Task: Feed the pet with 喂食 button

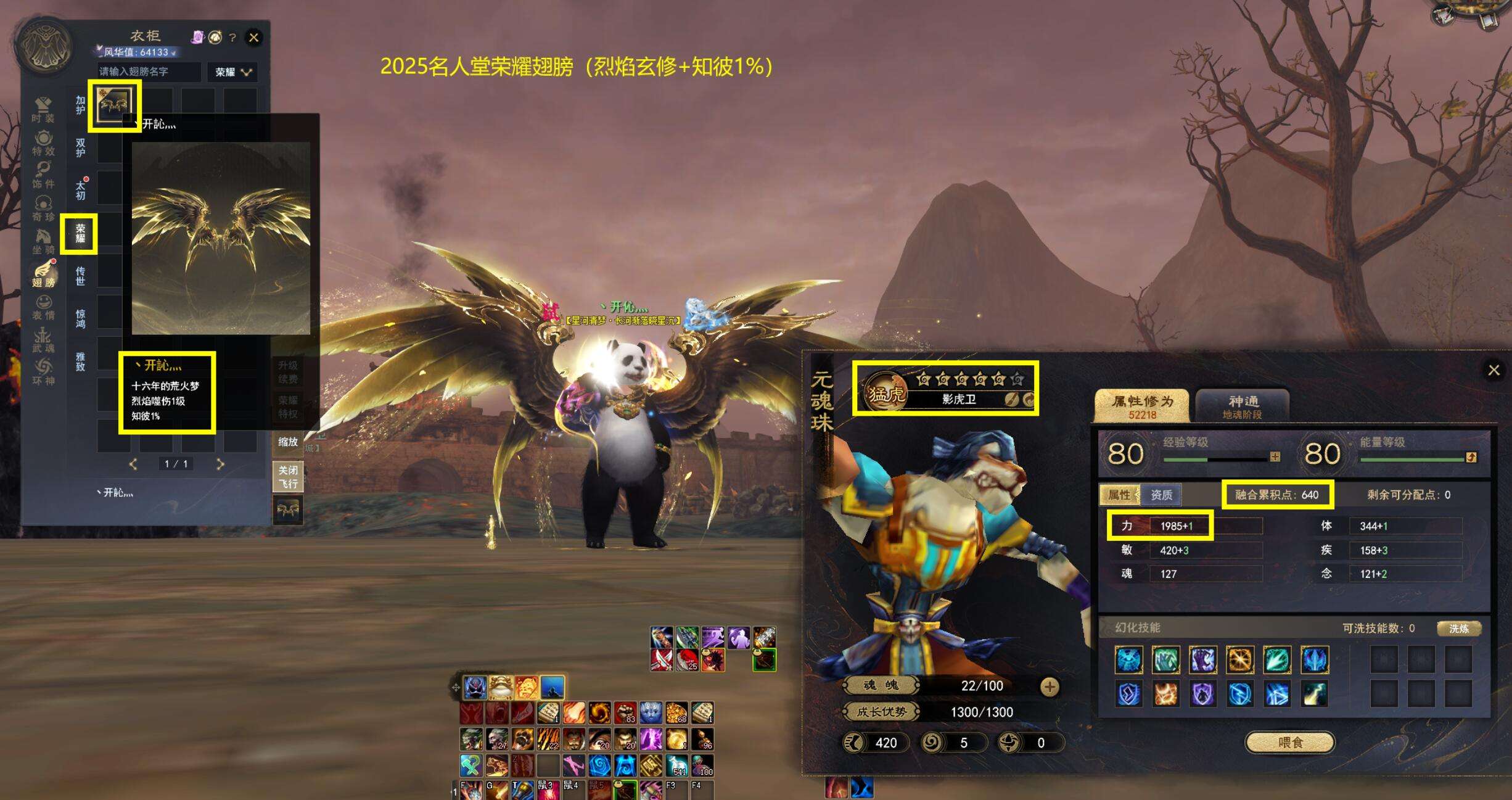Action: coord(1290,742)
